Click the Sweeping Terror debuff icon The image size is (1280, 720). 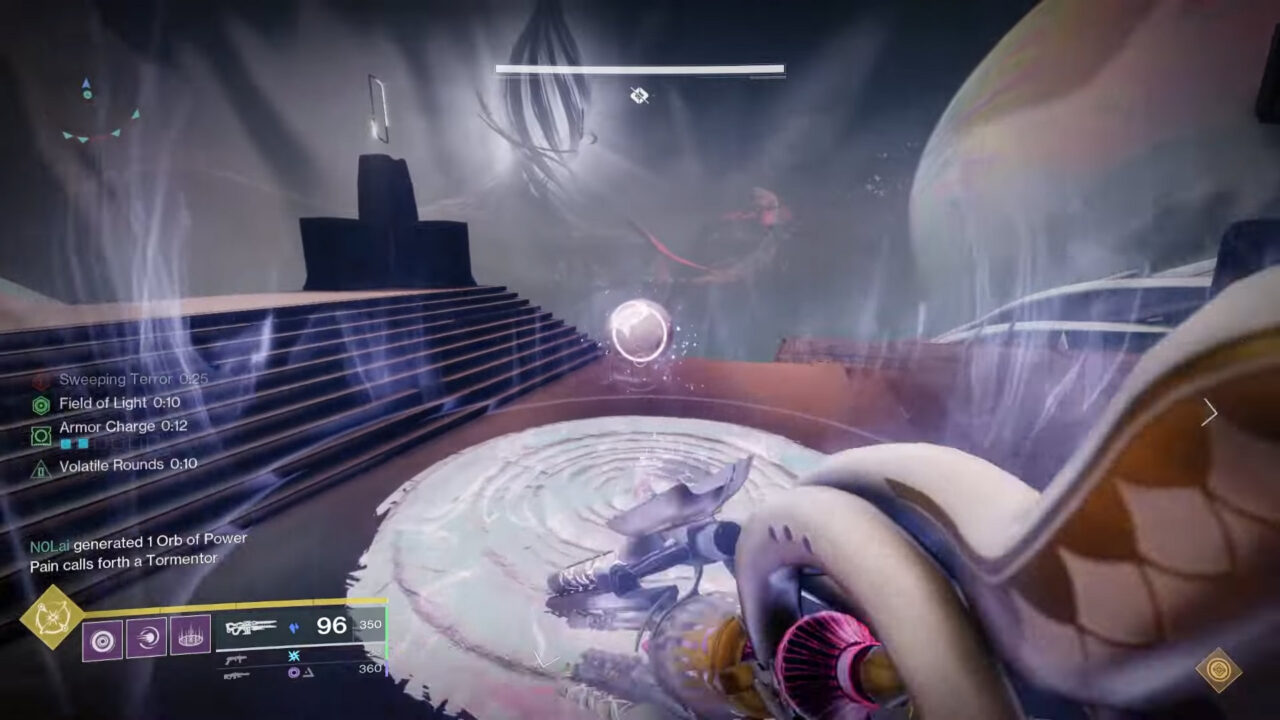(40, 379)
